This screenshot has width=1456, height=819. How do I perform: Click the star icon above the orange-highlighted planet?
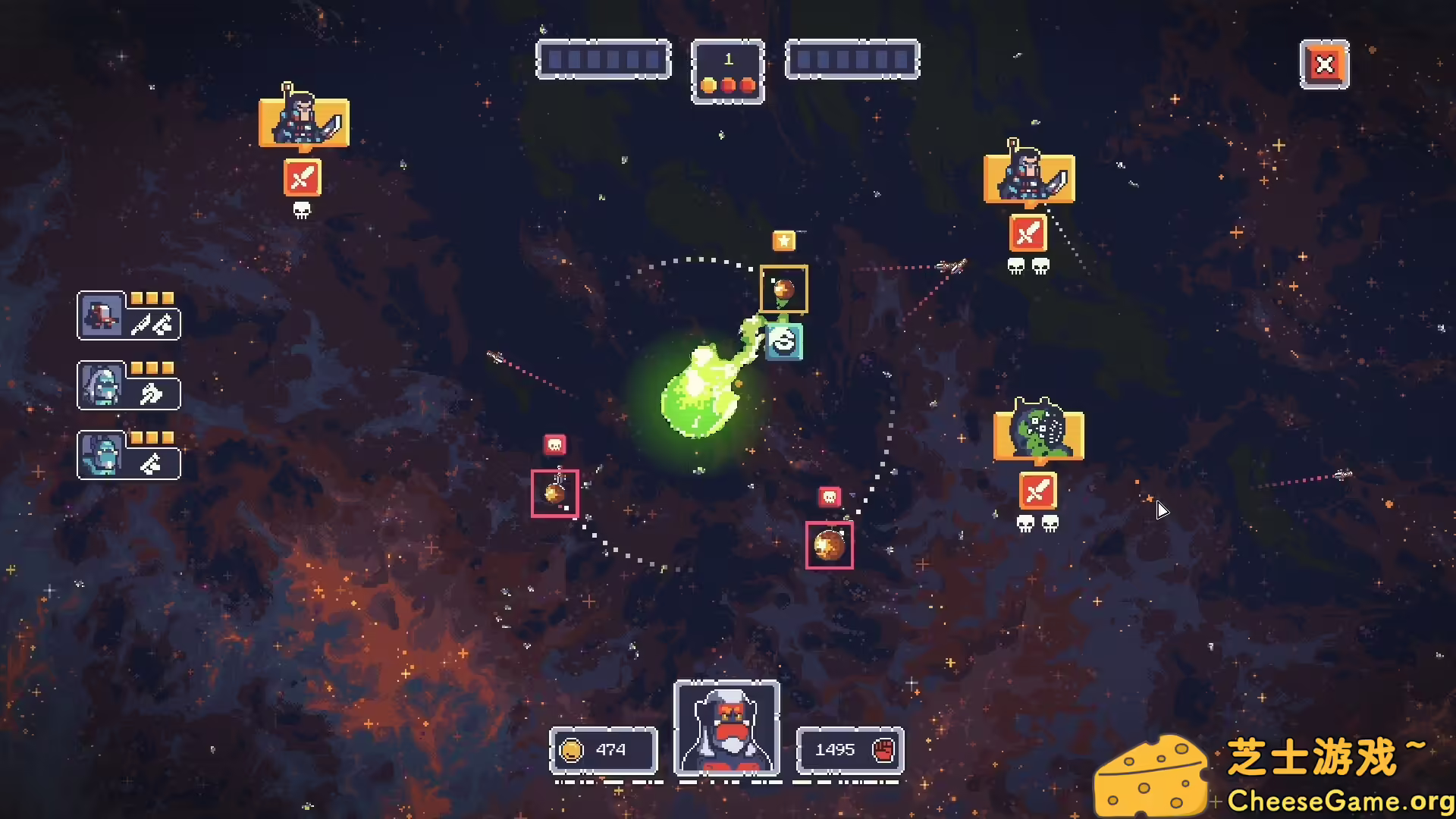click(x=786, y=241)
